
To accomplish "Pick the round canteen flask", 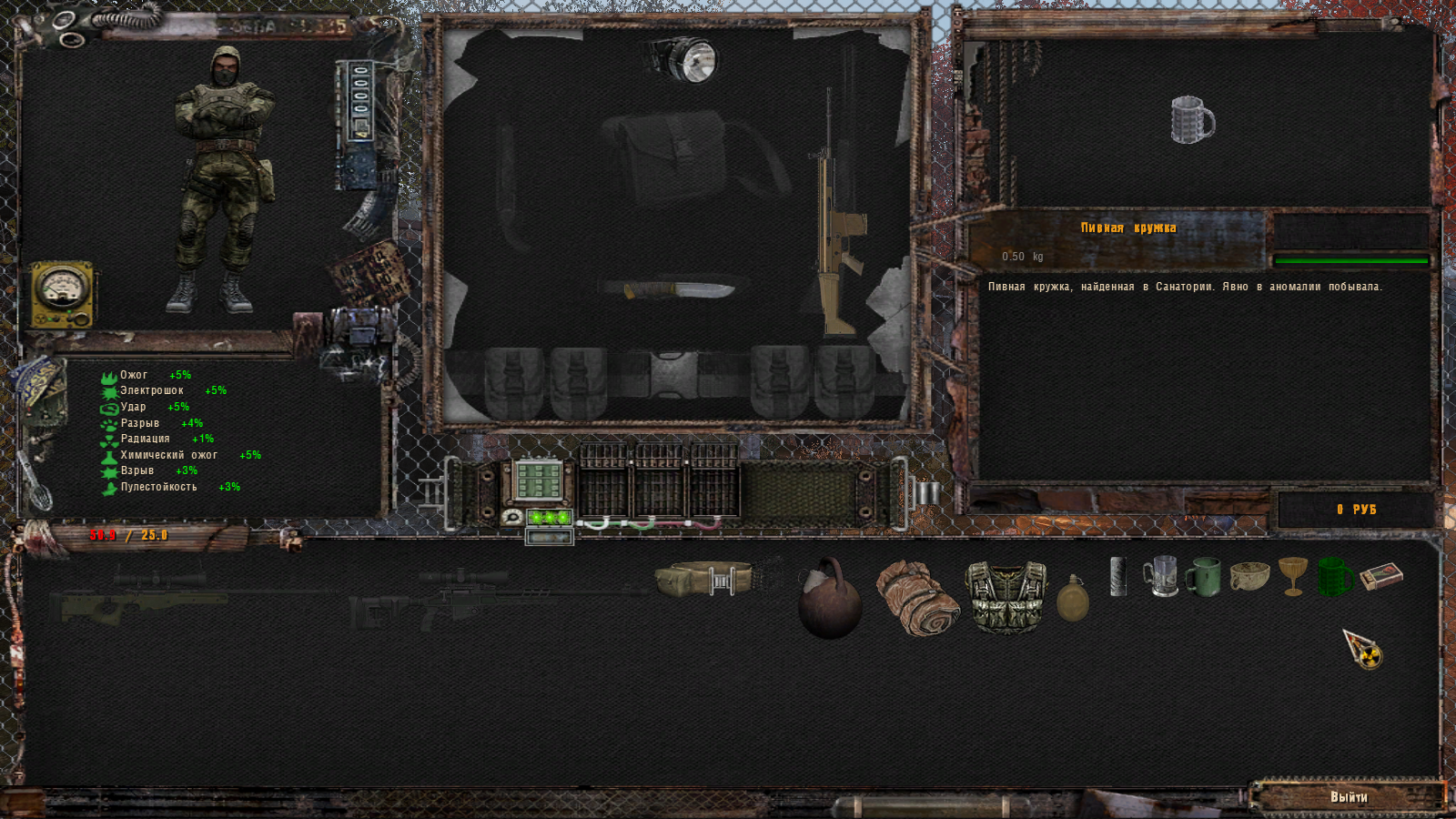I will coord(1073,599).
